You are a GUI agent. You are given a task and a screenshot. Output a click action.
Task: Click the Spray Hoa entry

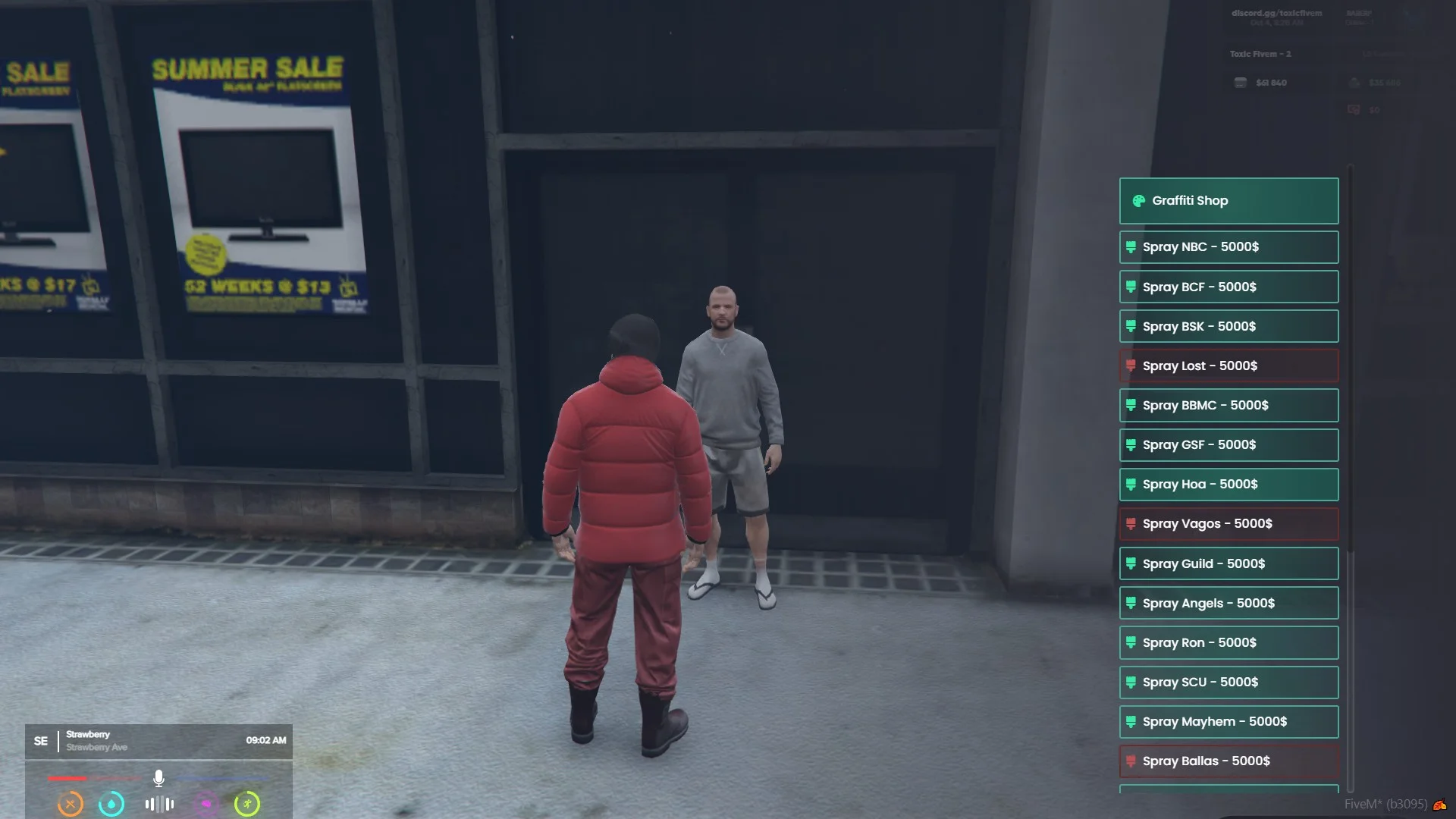click(x=1228, y=485)
